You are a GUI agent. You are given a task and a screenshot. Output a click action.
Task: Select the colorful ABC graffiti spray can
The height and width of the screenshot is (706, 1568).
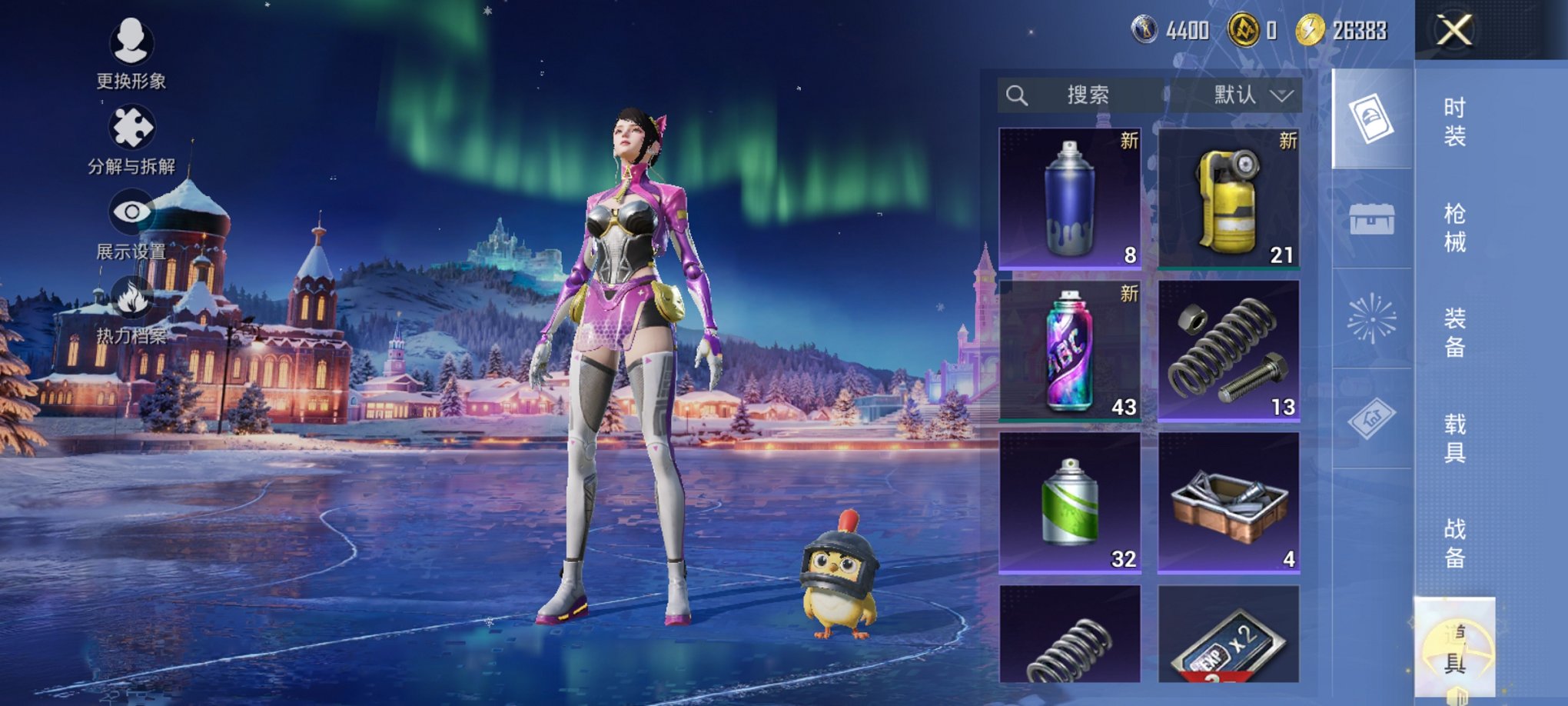coord(1069,351)
